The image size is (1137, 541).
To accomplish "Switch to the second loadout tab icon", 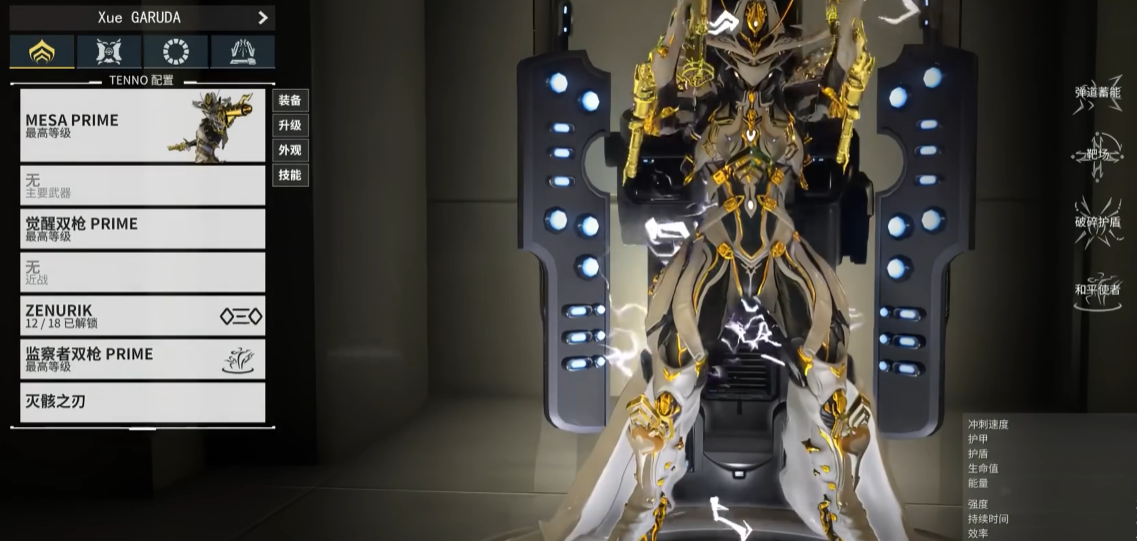I will point(109,52).
